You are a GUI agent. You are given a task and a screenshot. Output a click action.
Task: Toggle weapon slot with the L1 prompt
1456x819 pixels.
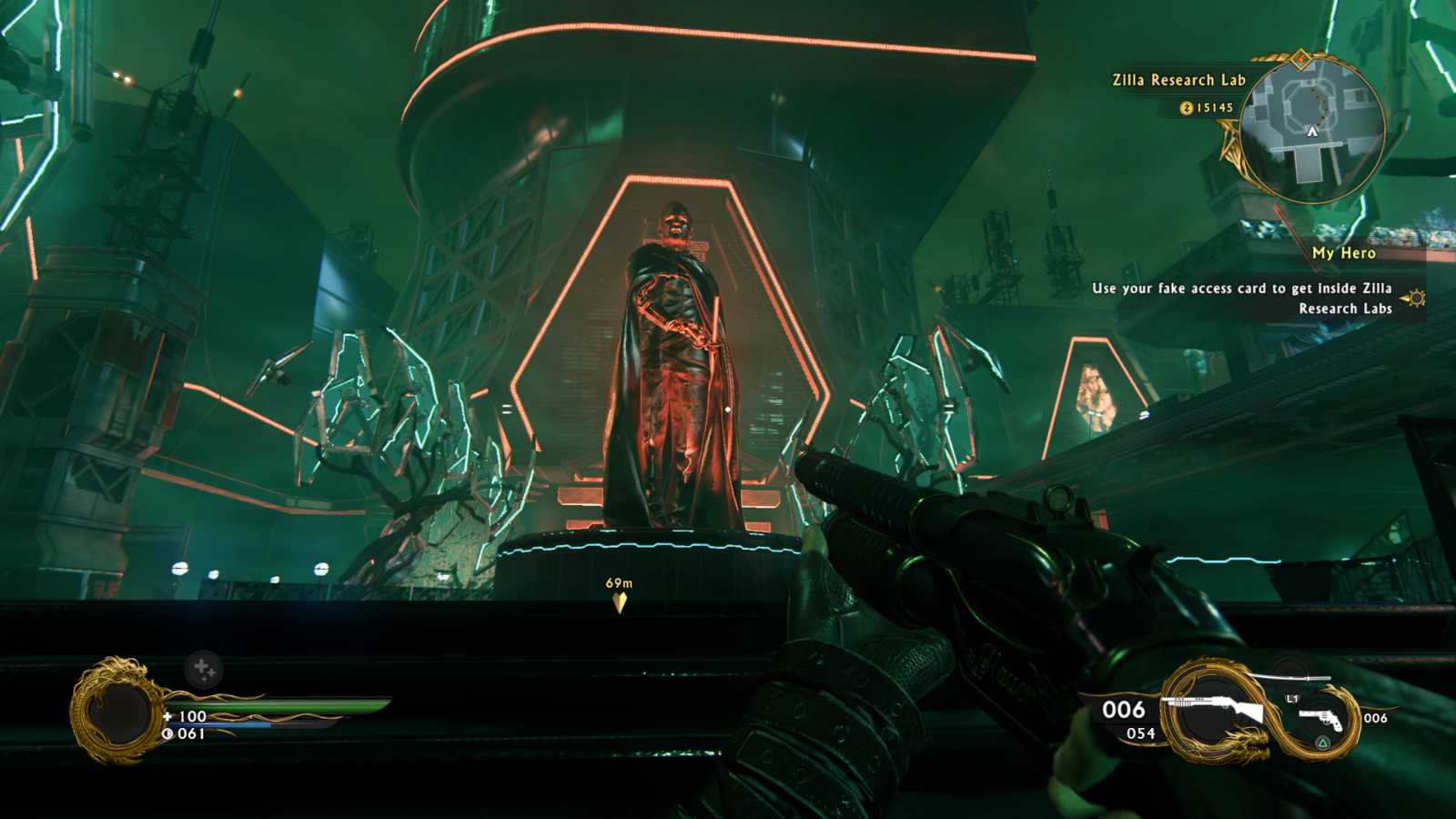pyautogui.click(x=1291, y=698)
